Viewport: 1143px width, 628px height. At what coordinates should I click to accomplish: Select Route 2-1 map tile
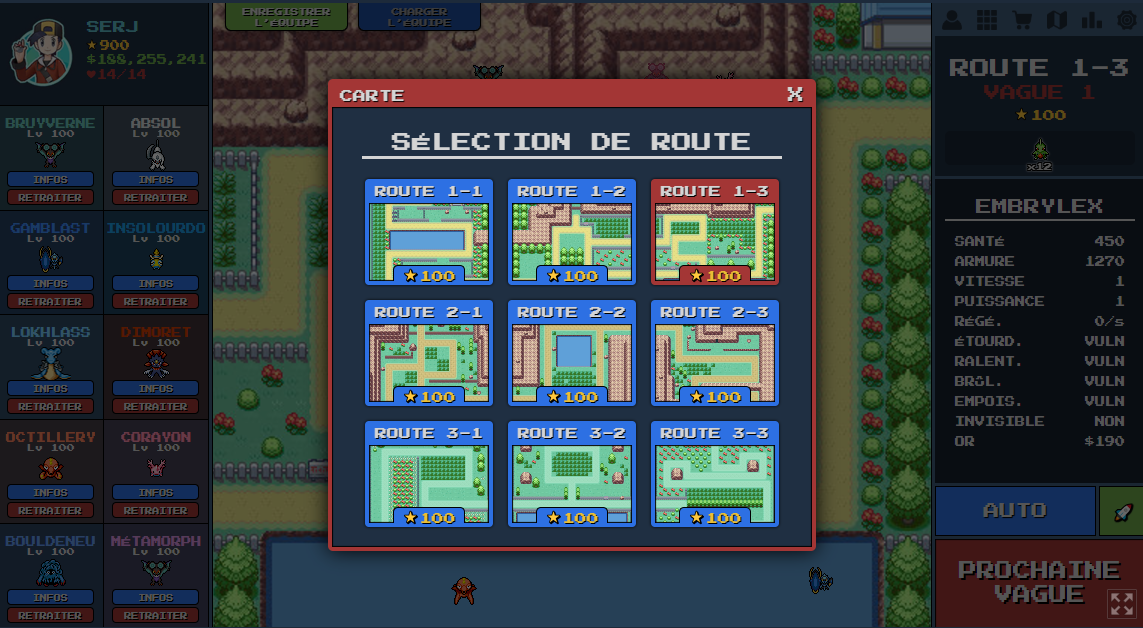tap(428, 353)
